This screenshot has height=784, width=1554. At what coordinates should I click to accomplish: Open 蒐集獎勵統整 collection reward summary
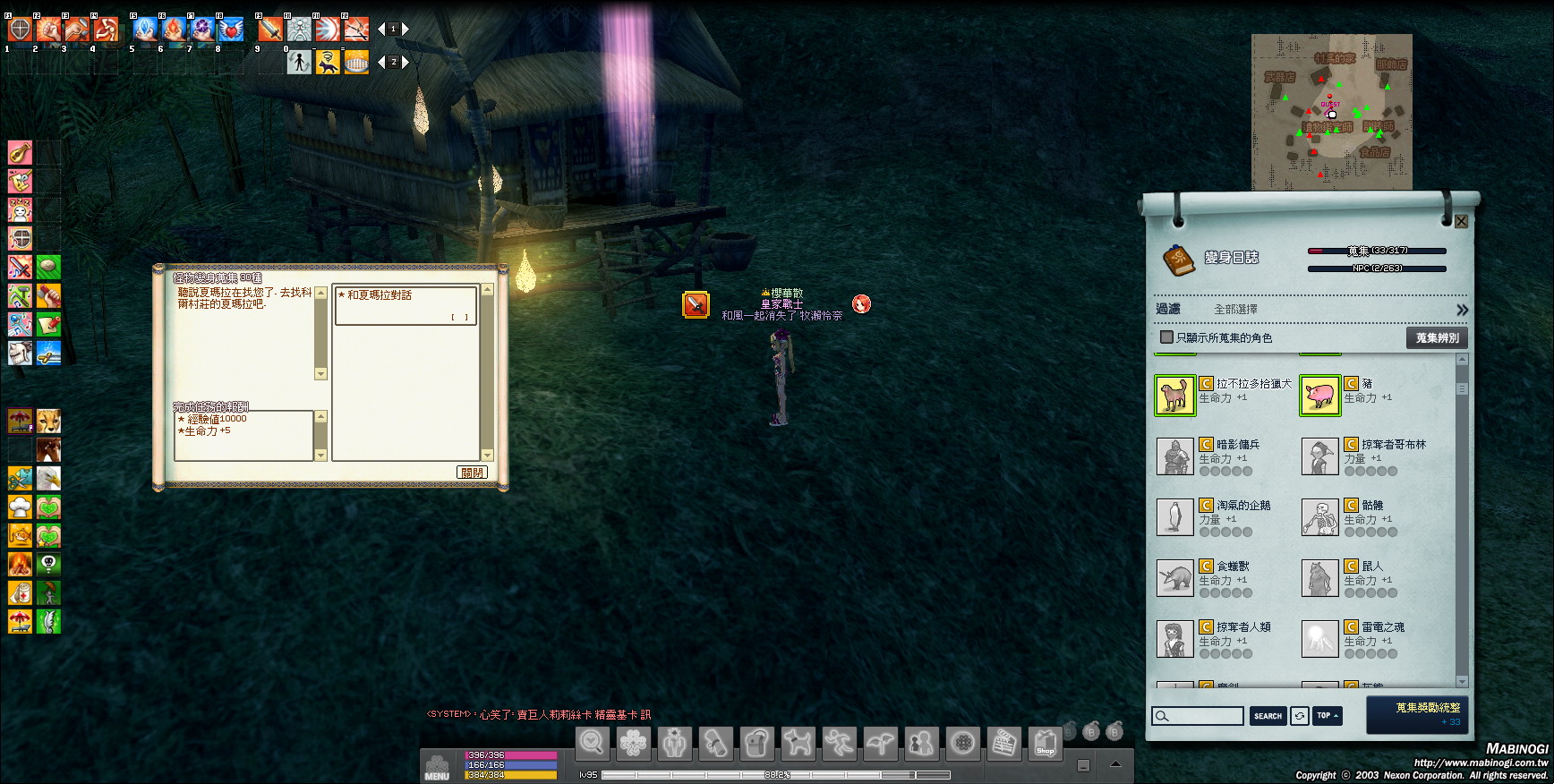(x=1417, y=714)
